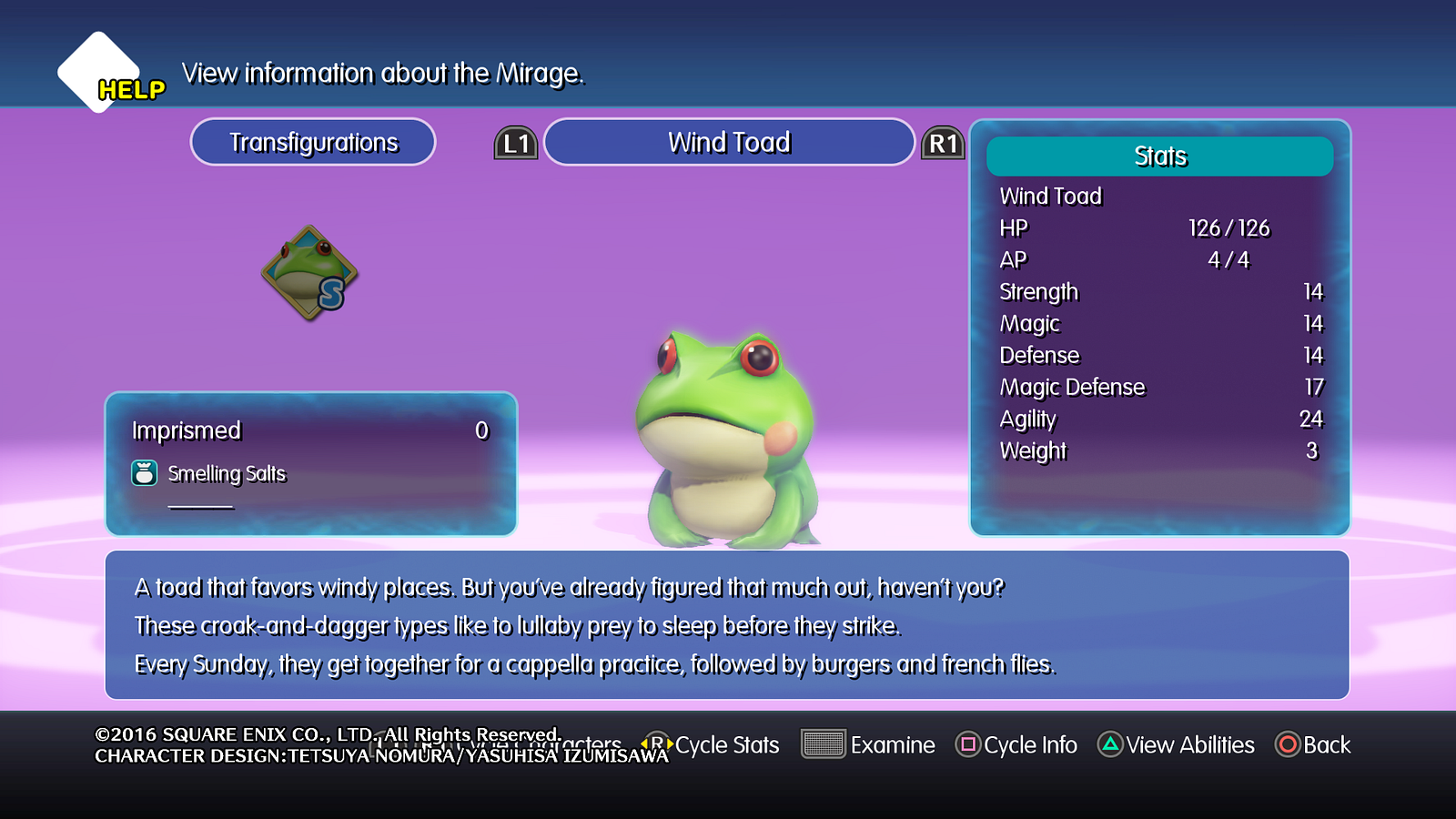1456x819 pixels.
Task: Click the Cycle Stats option
Action: [x=714, y=745]
